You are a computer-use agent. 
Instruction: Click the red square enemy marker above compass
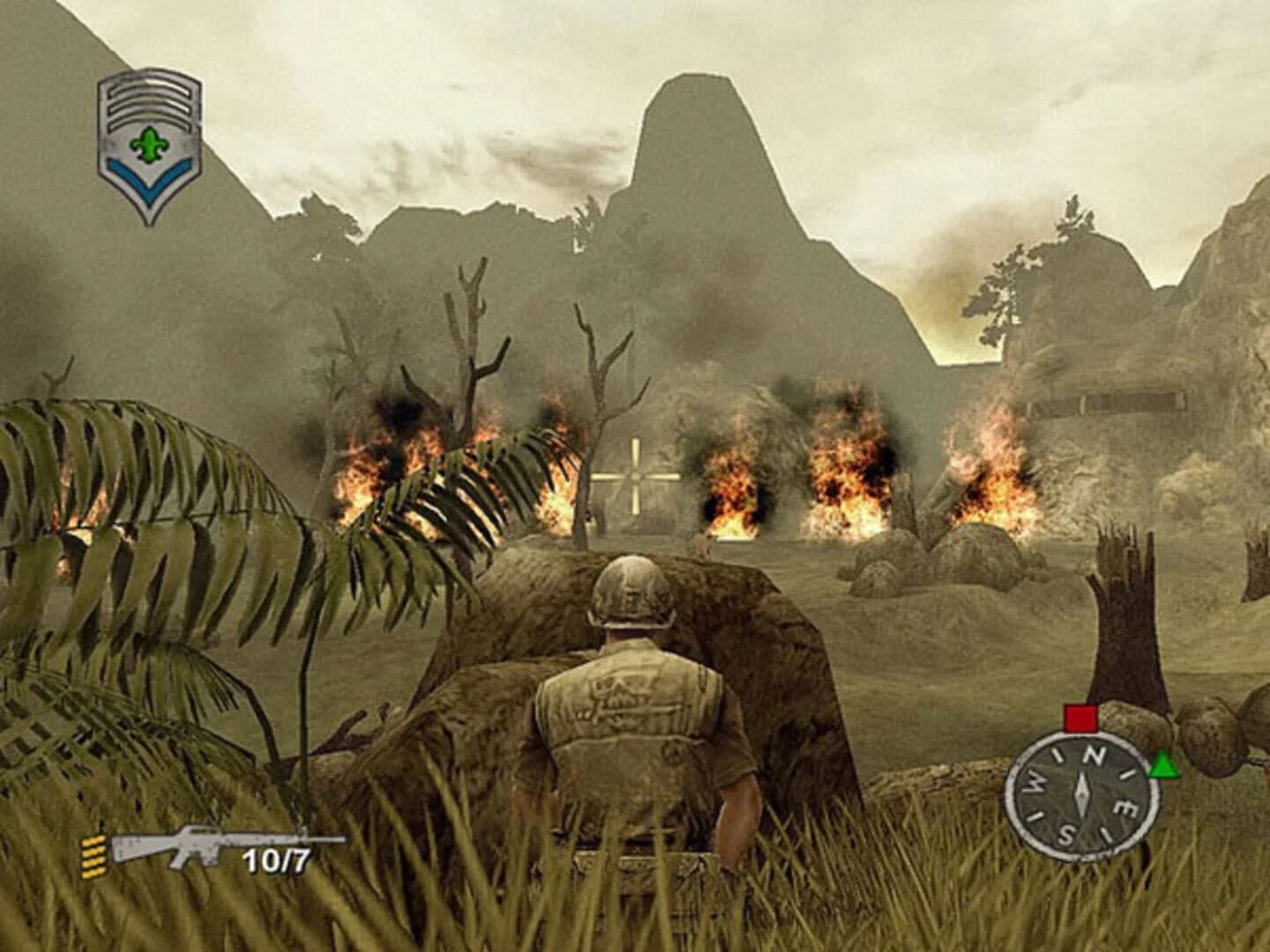[1081, 717]
